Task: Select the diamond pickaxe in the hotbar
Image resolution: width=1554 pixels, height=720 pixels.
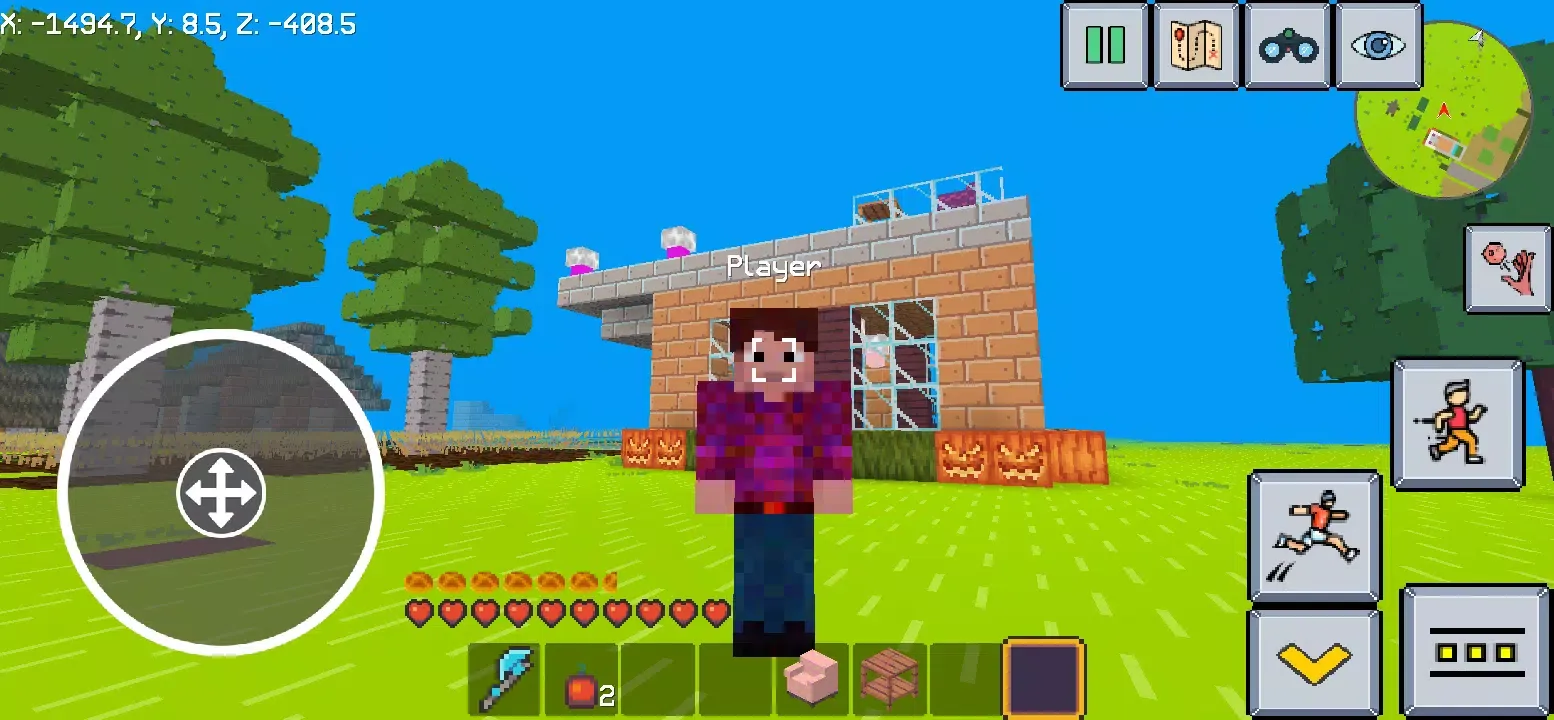Action: point(505,678)
